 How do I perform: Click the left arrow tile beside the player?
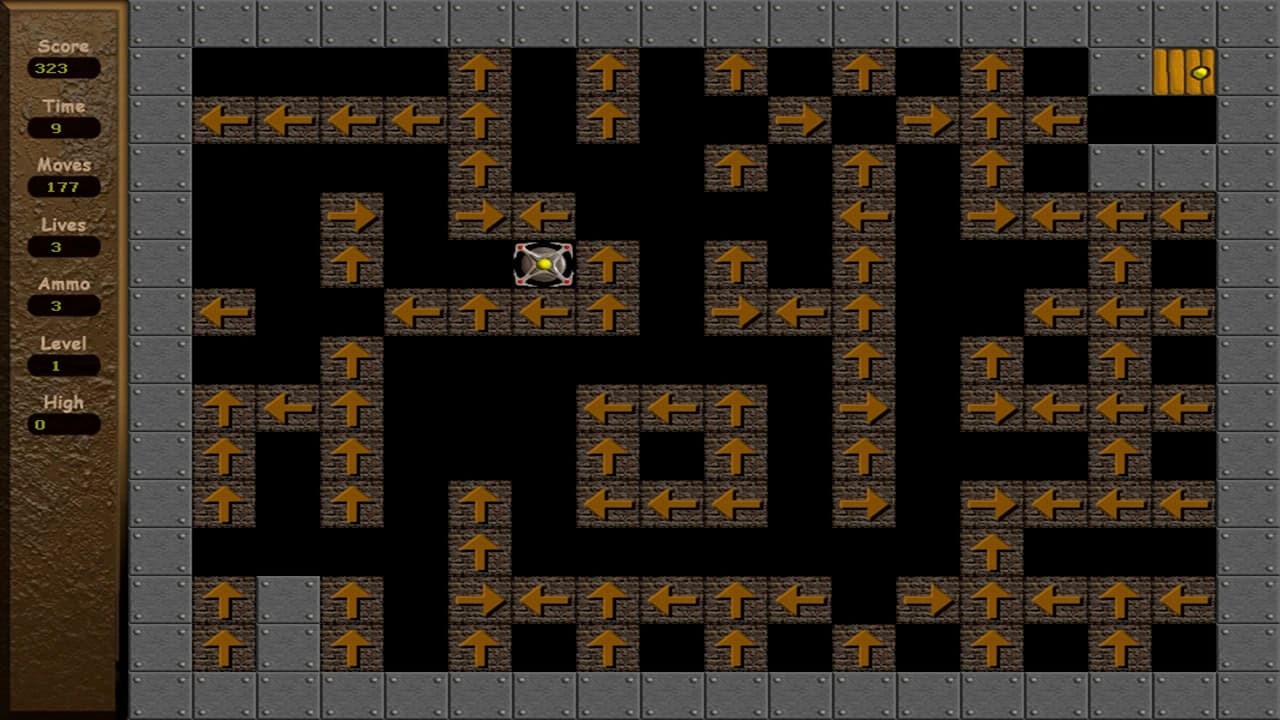coord(545,215)
